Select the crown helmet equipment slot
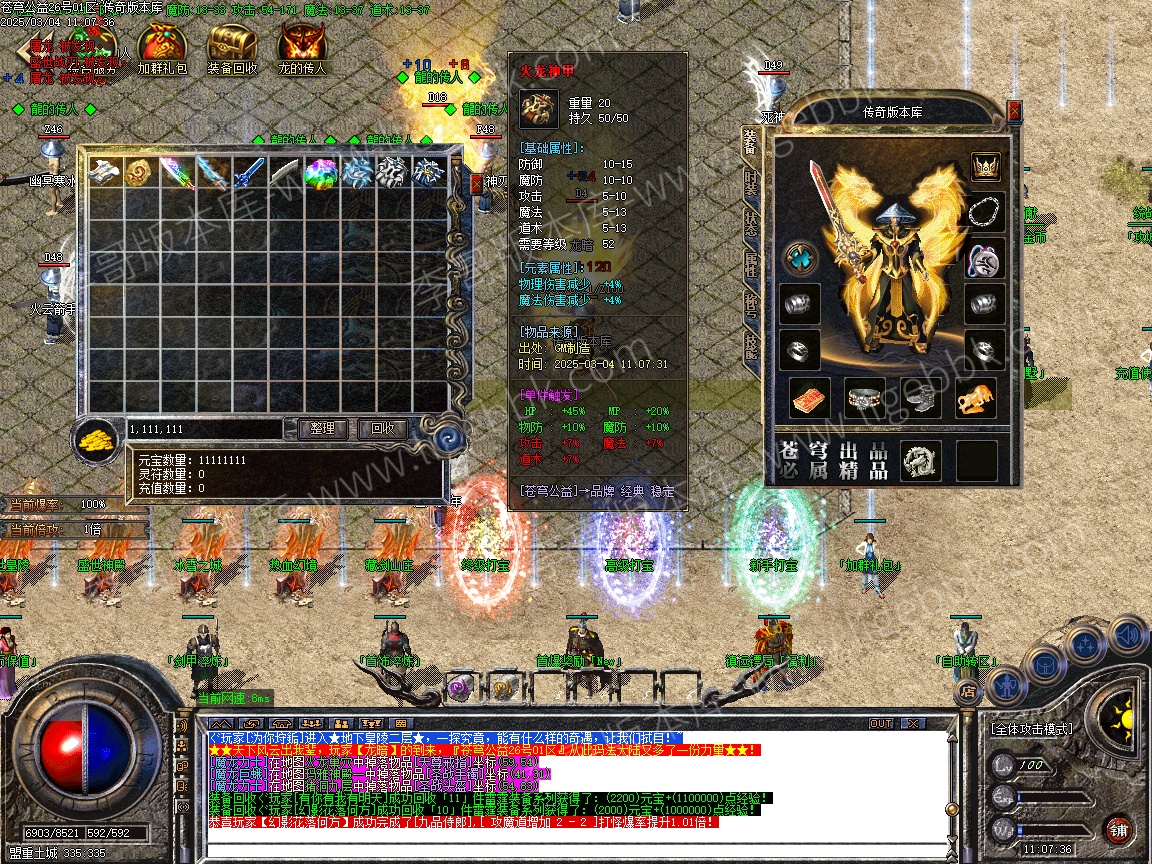The width and height of the screenshot is (1152, 864). pos(986,166)
